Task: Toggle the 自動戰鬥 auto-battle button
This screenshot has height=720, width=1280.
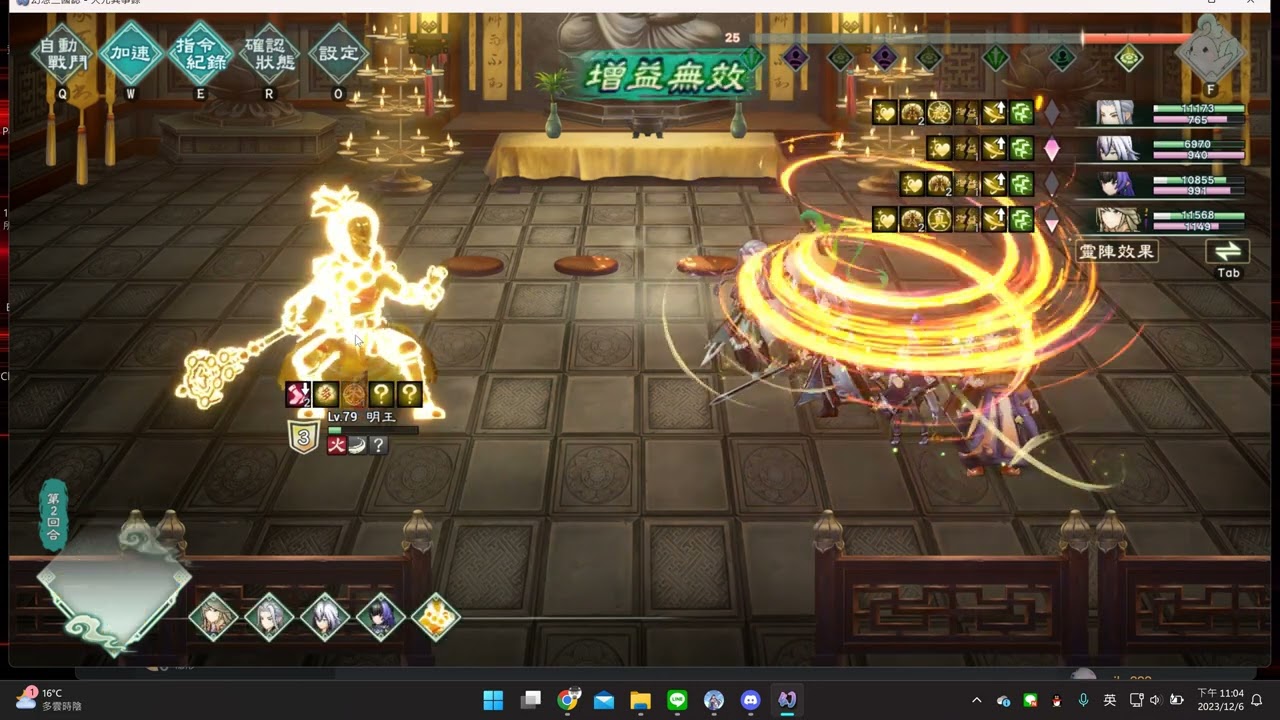Action: coord(62,52)
